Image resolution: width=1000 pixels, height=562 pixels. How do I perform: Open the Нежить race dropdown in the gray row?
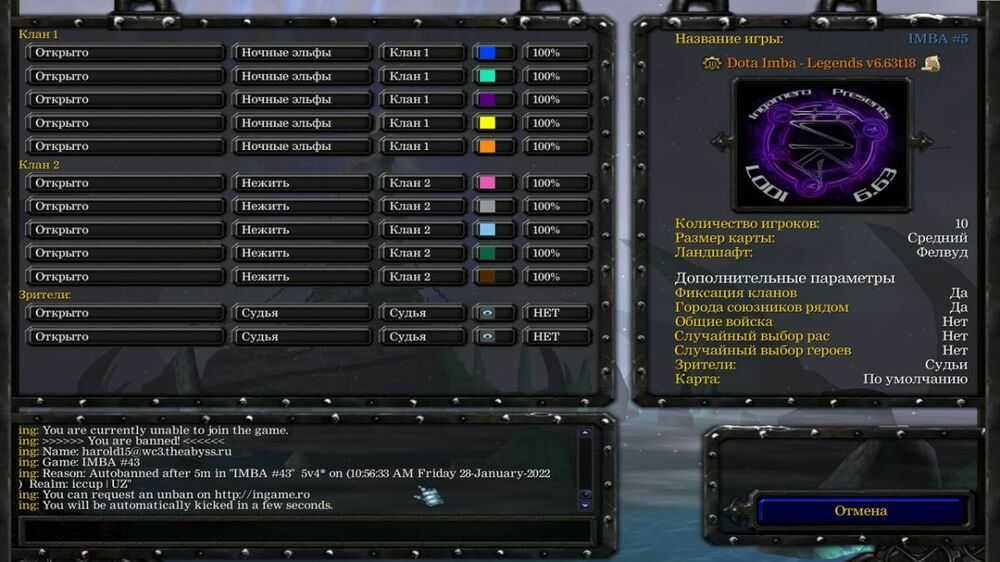302,206
